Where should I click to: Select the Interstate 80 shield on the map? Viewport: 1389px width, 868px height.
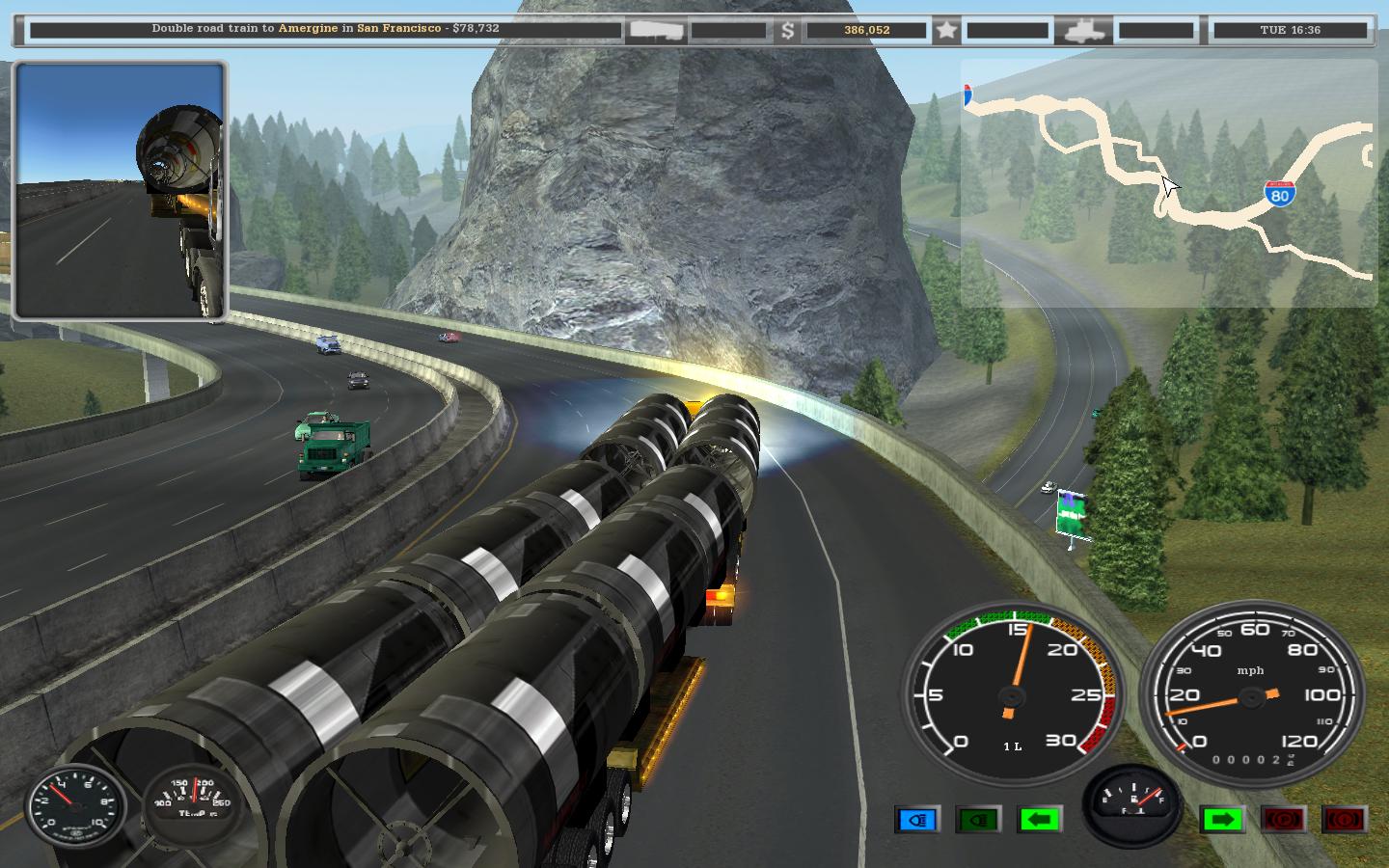tap(1279, 193)
